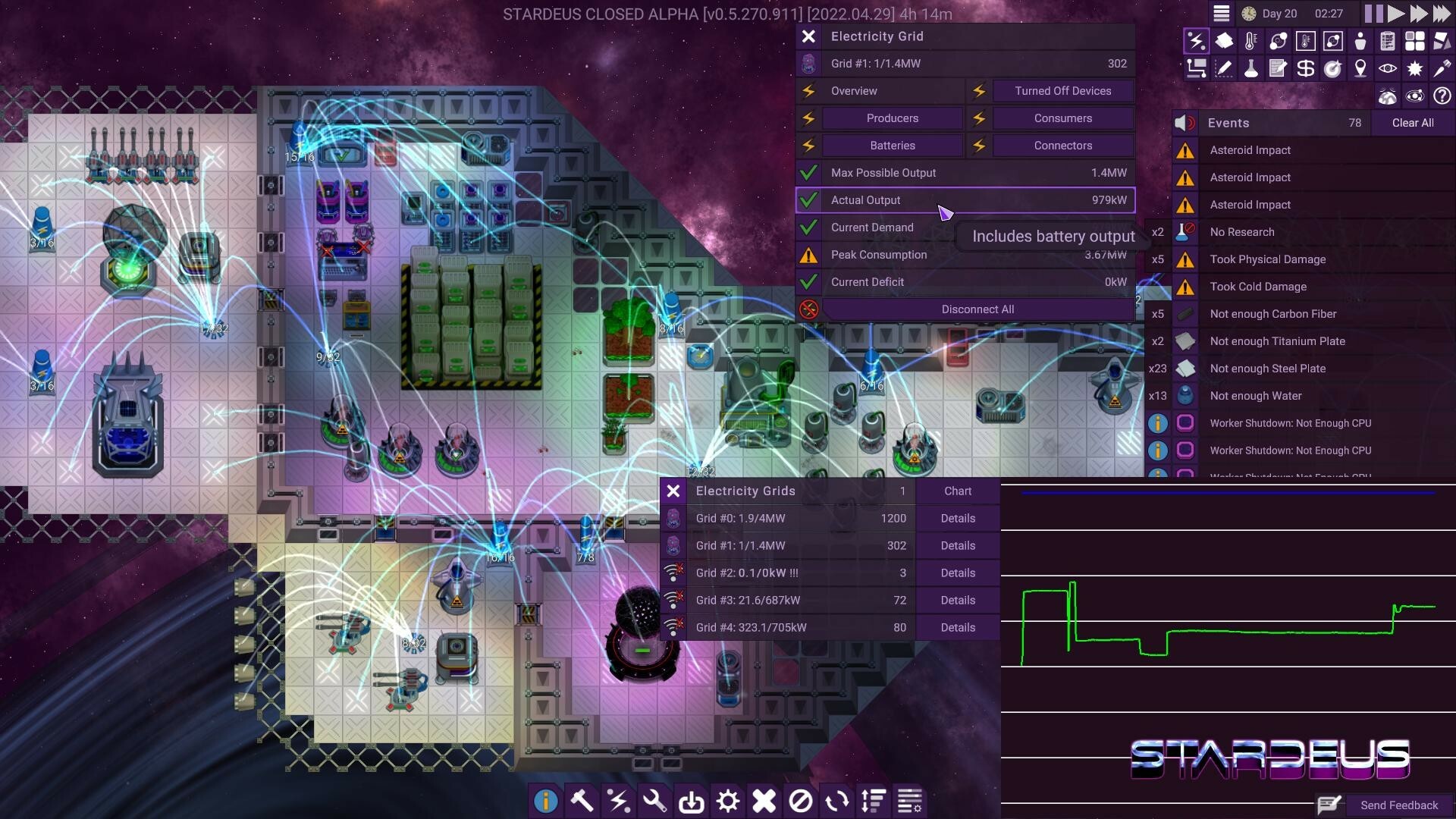Open the hamburger menu near the clock
1456x819 pixels.
1222,13
